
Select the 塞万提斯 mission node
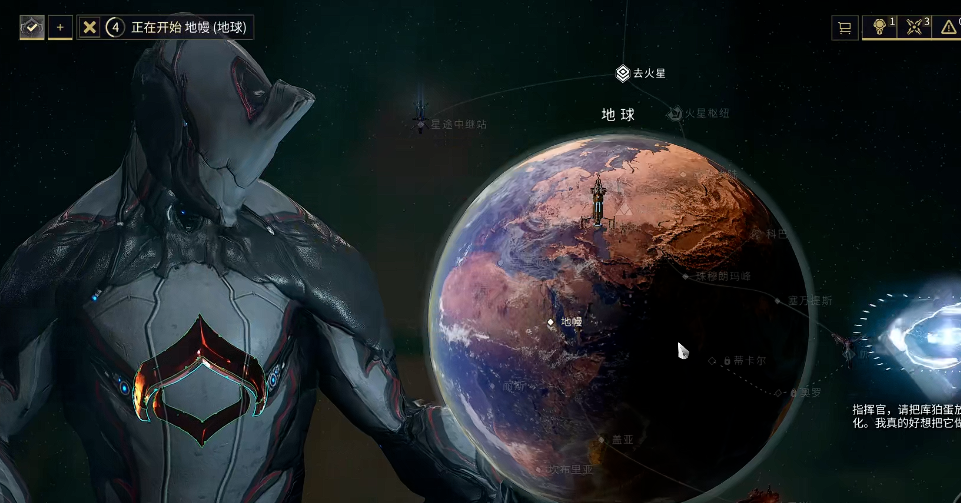tap(778, 299)
